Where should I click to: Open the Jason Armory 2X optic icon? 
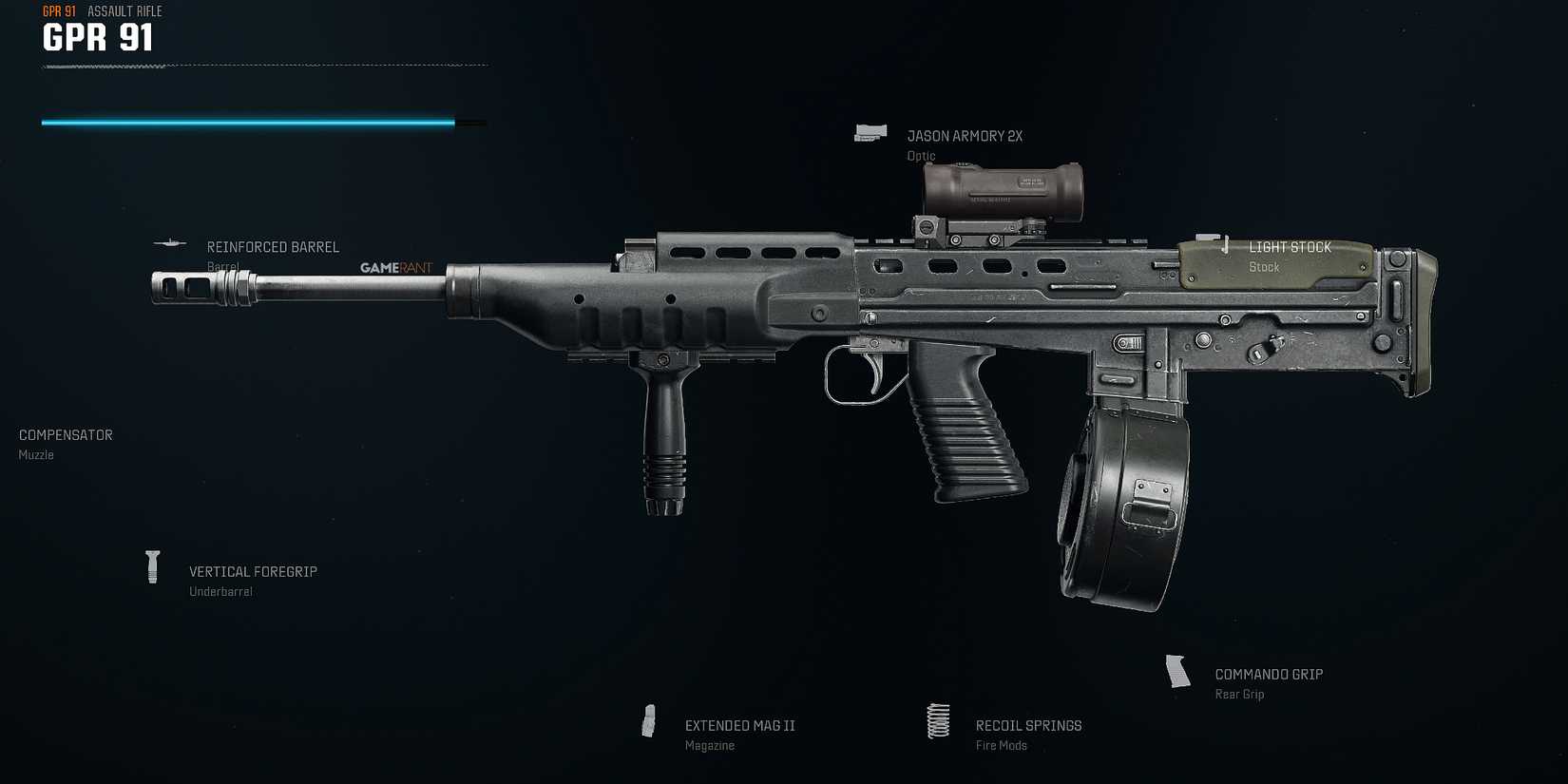tap(871, 132)
